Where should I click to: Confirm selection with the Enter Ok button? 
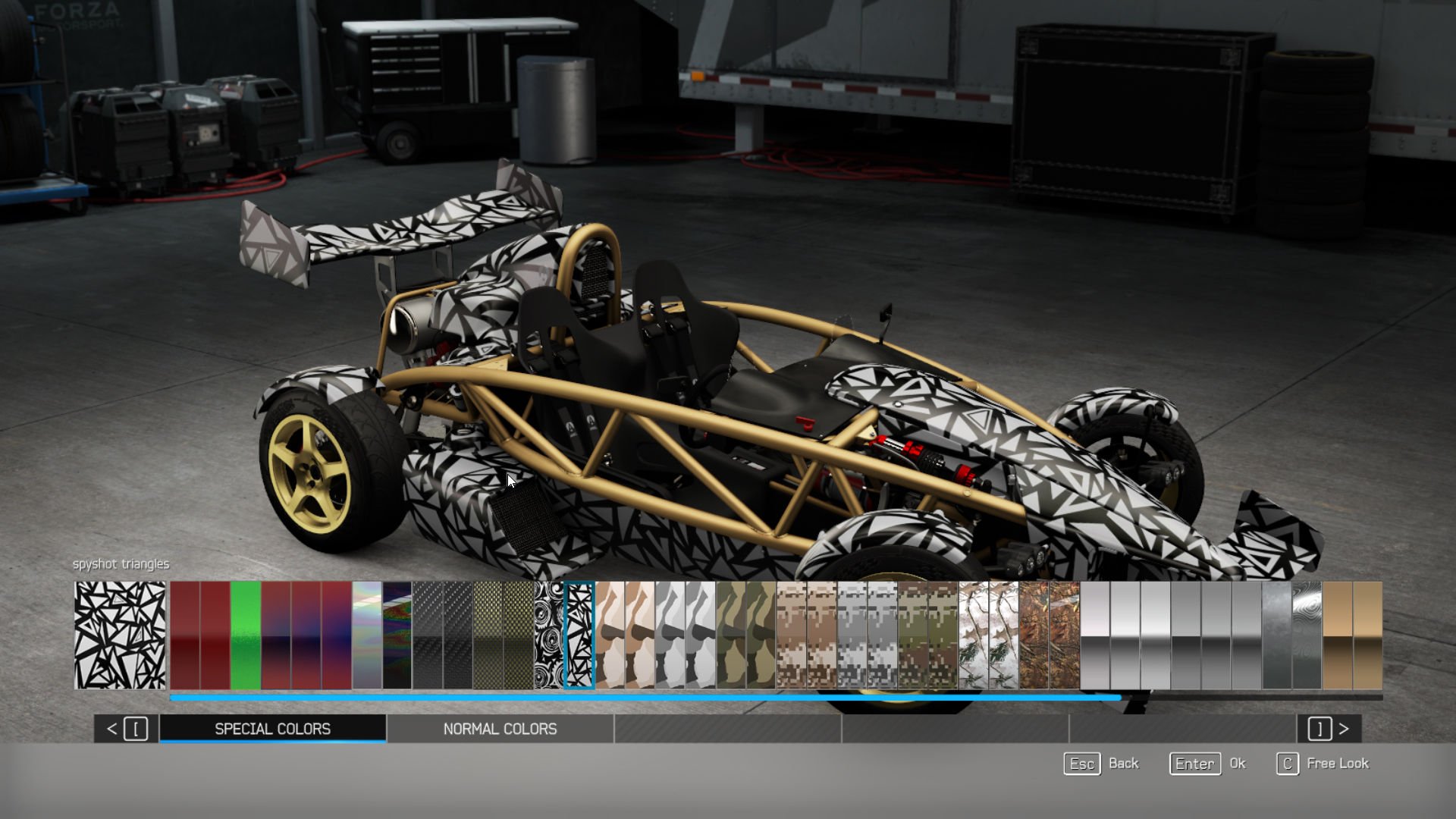[1194, 764]
